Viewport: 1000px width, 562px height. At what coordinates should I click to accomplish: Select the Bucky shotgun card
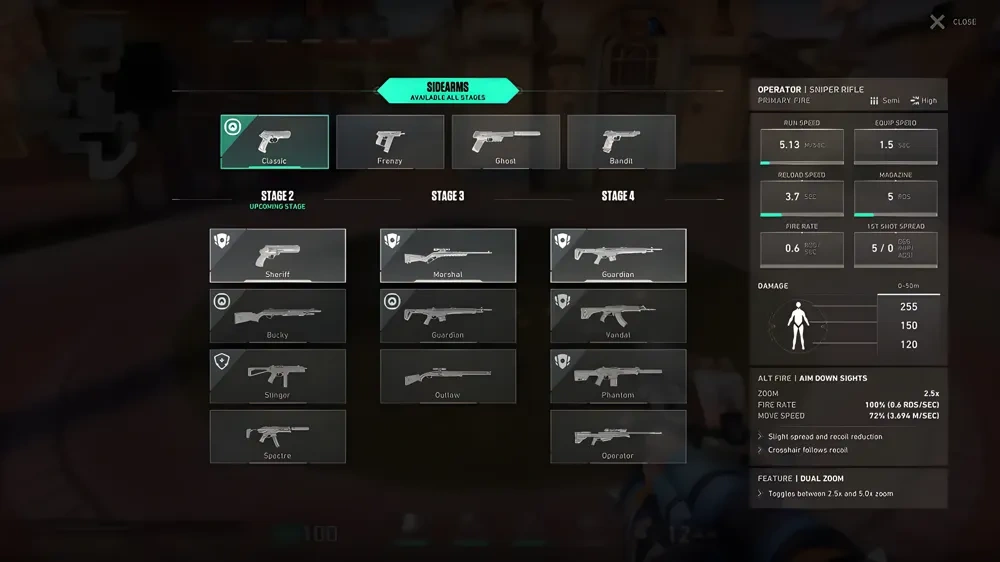[278, 316]
